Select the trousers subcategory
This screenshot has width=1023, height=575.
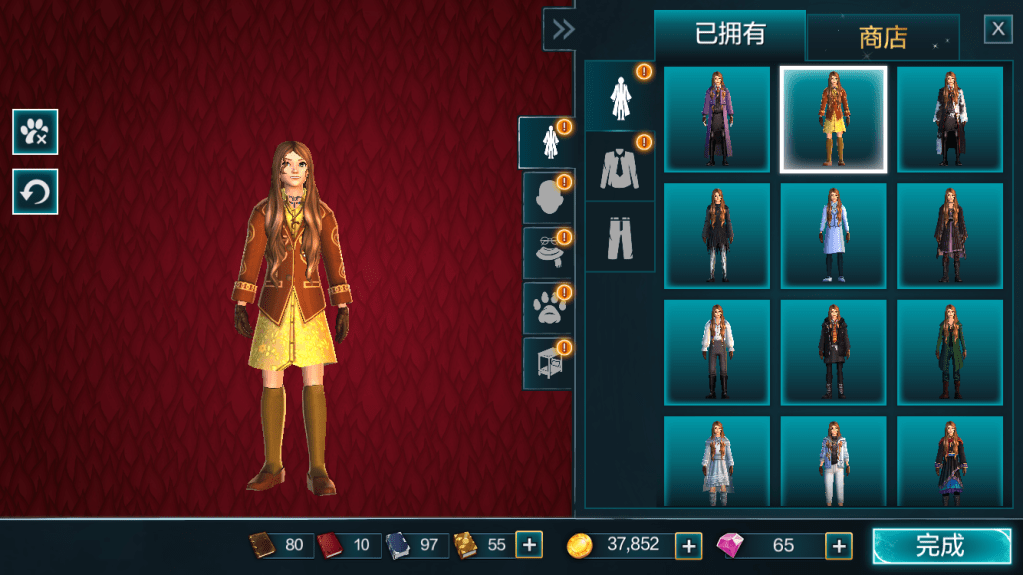(619, 237)
